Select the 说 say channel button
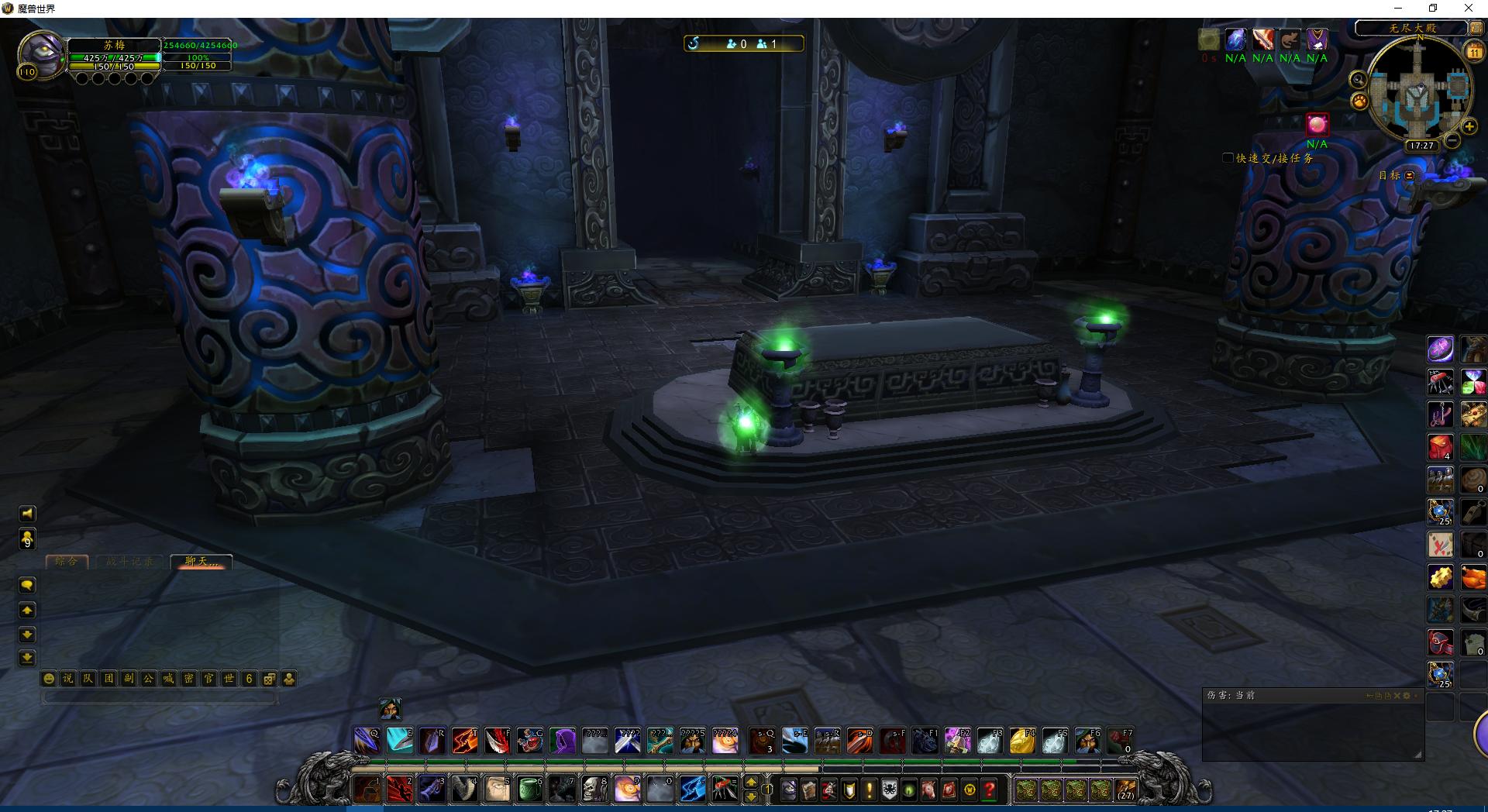1488x812 pixels. 68,679
